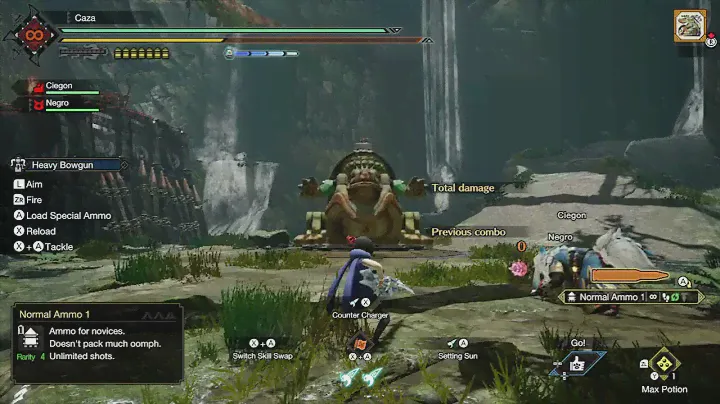
Task: Open the quest info icon
Action: click(x=690, y=25)
